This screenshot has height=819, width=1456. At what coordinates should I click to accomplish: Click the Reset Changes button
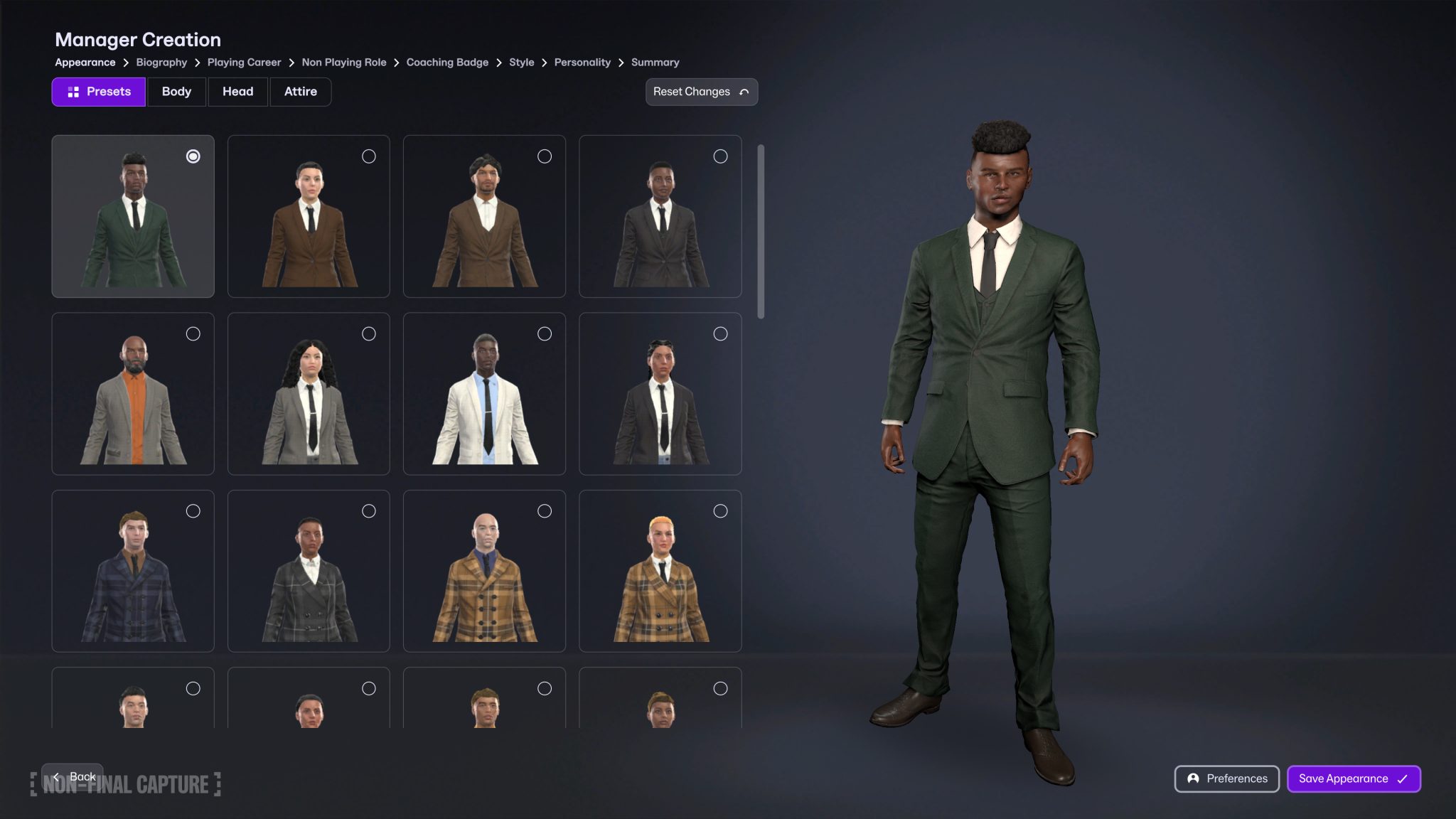pyautogui.click(x=700, y=92)
